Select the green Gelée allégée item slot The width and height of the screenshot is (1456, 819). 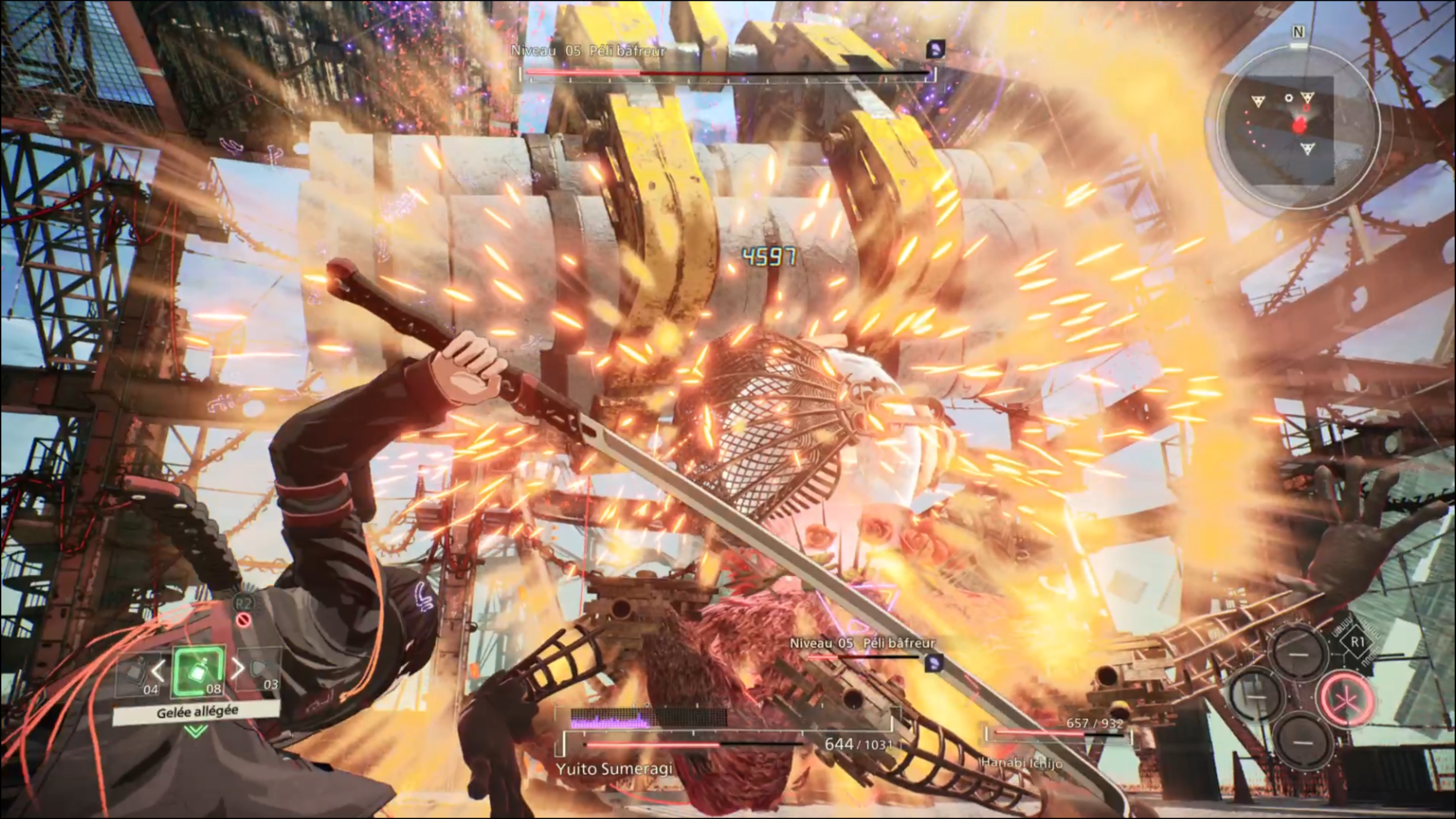click(198, 672)
